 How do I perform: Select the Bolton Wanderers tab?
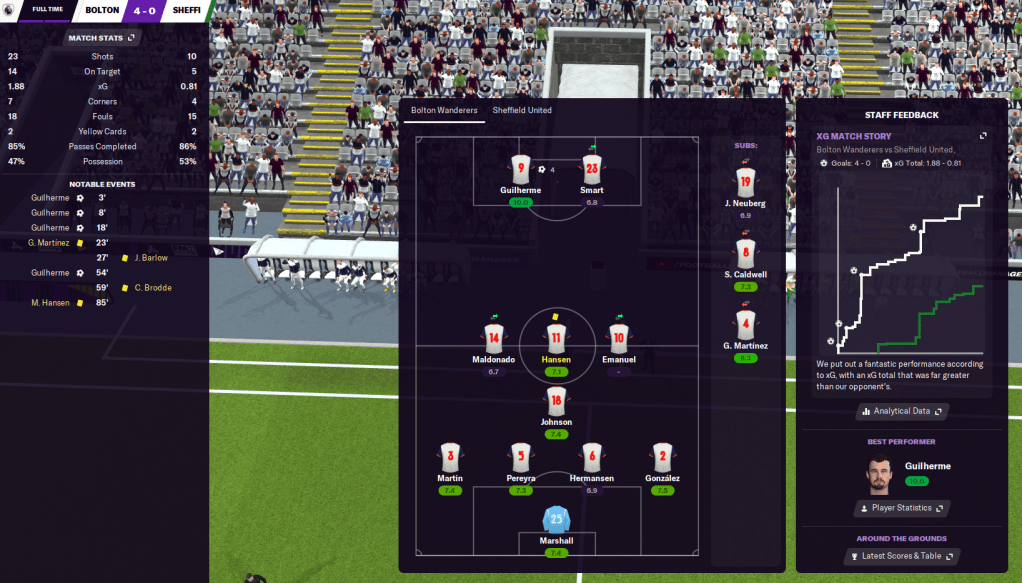pos(444,110)
